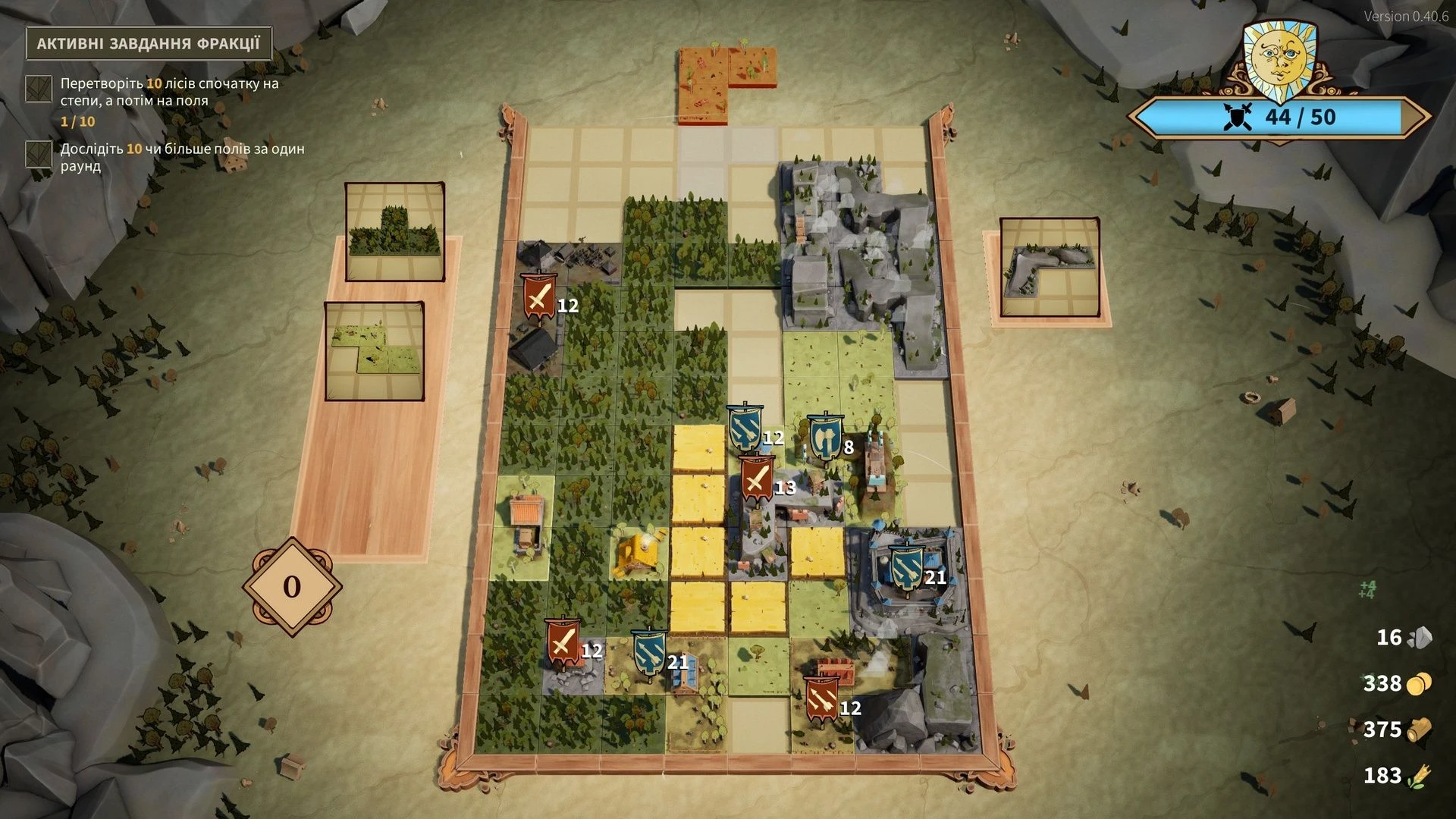Select the red arrows unit with strength 12
The image size is (1456, 819).
pyautogui.click(x=821, y=701)
